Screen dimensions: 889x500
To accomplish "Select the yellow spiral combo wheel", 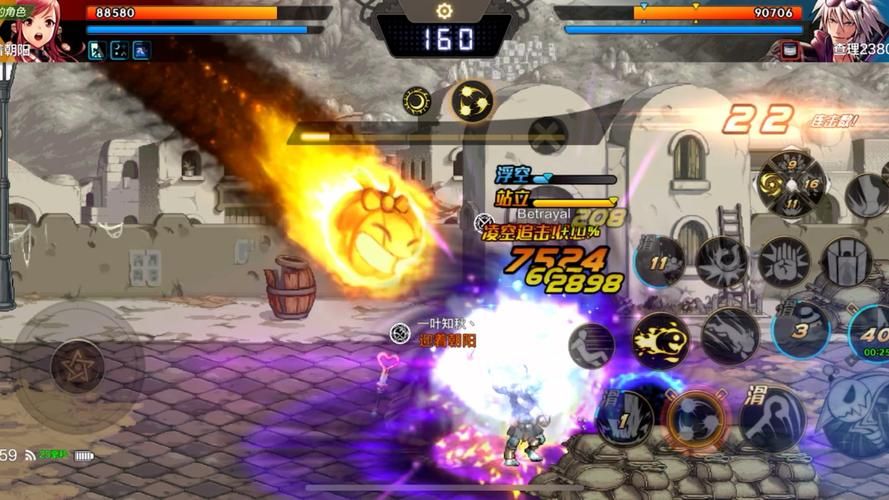I will [x=789, y=184].
